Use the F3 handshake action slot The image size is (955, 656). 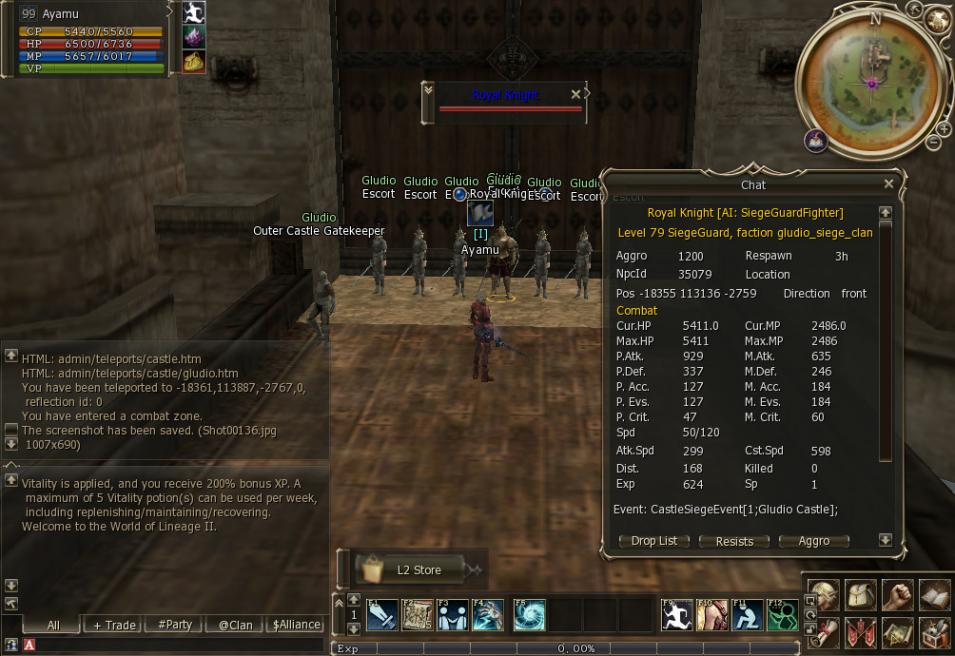click(452, 614)
